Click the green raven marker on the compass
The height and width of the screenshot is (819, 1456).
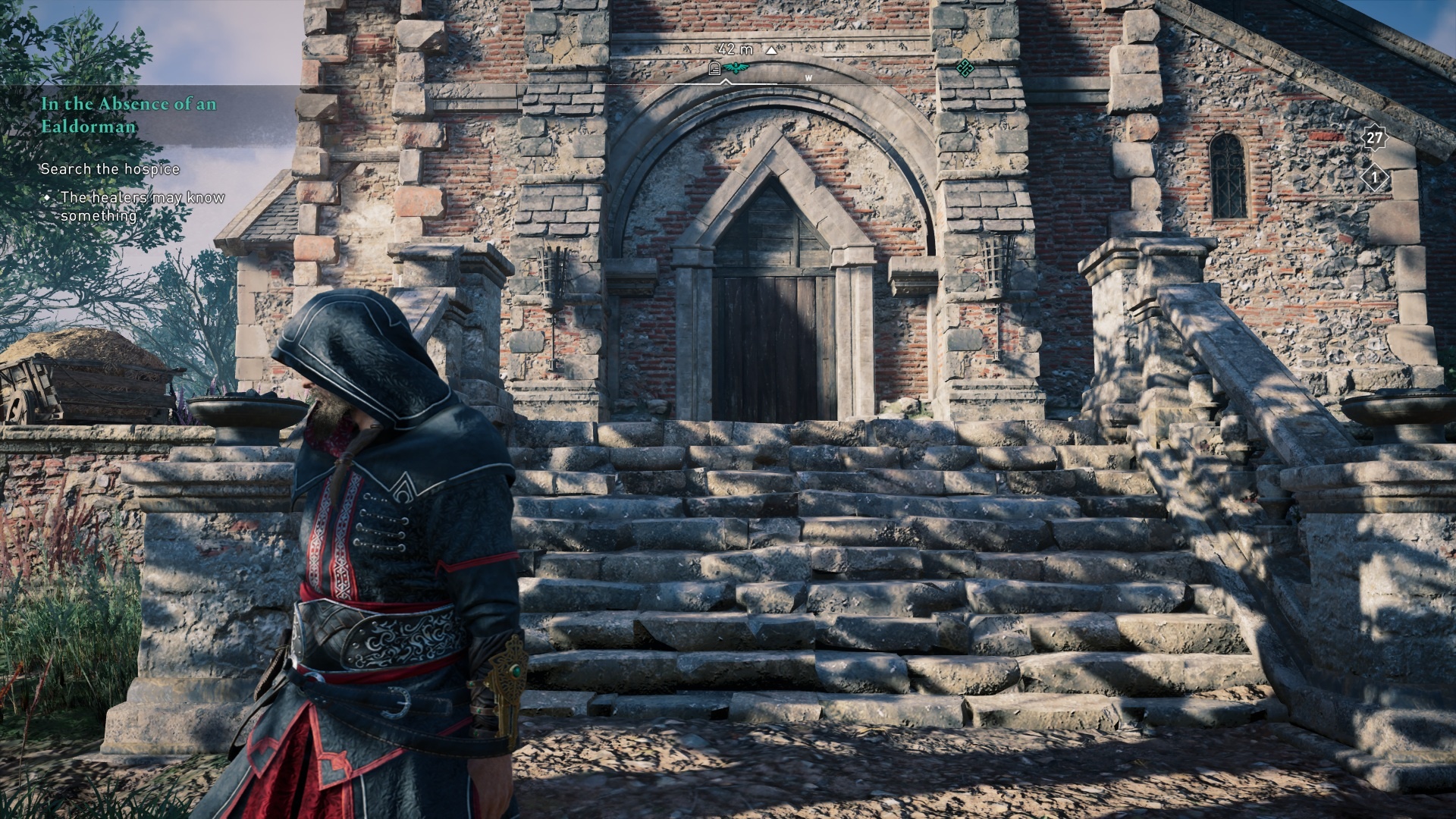(735, 69)
